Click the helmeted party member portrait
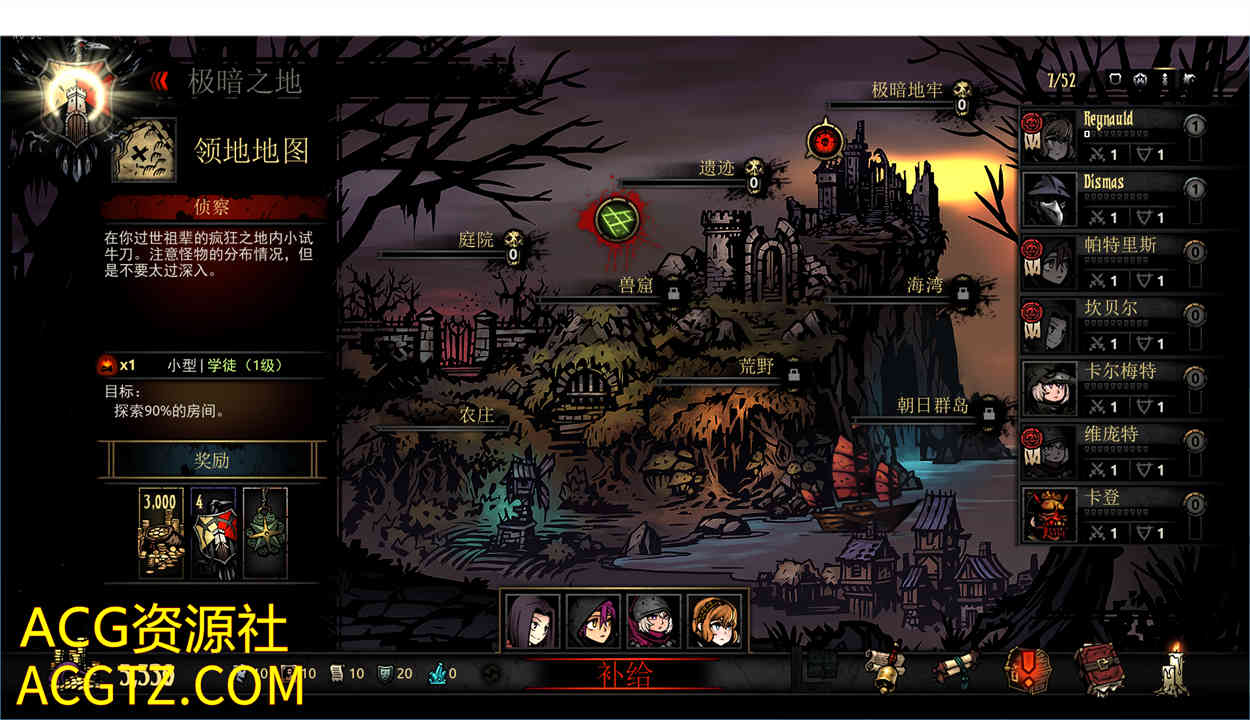 point(654,621)
